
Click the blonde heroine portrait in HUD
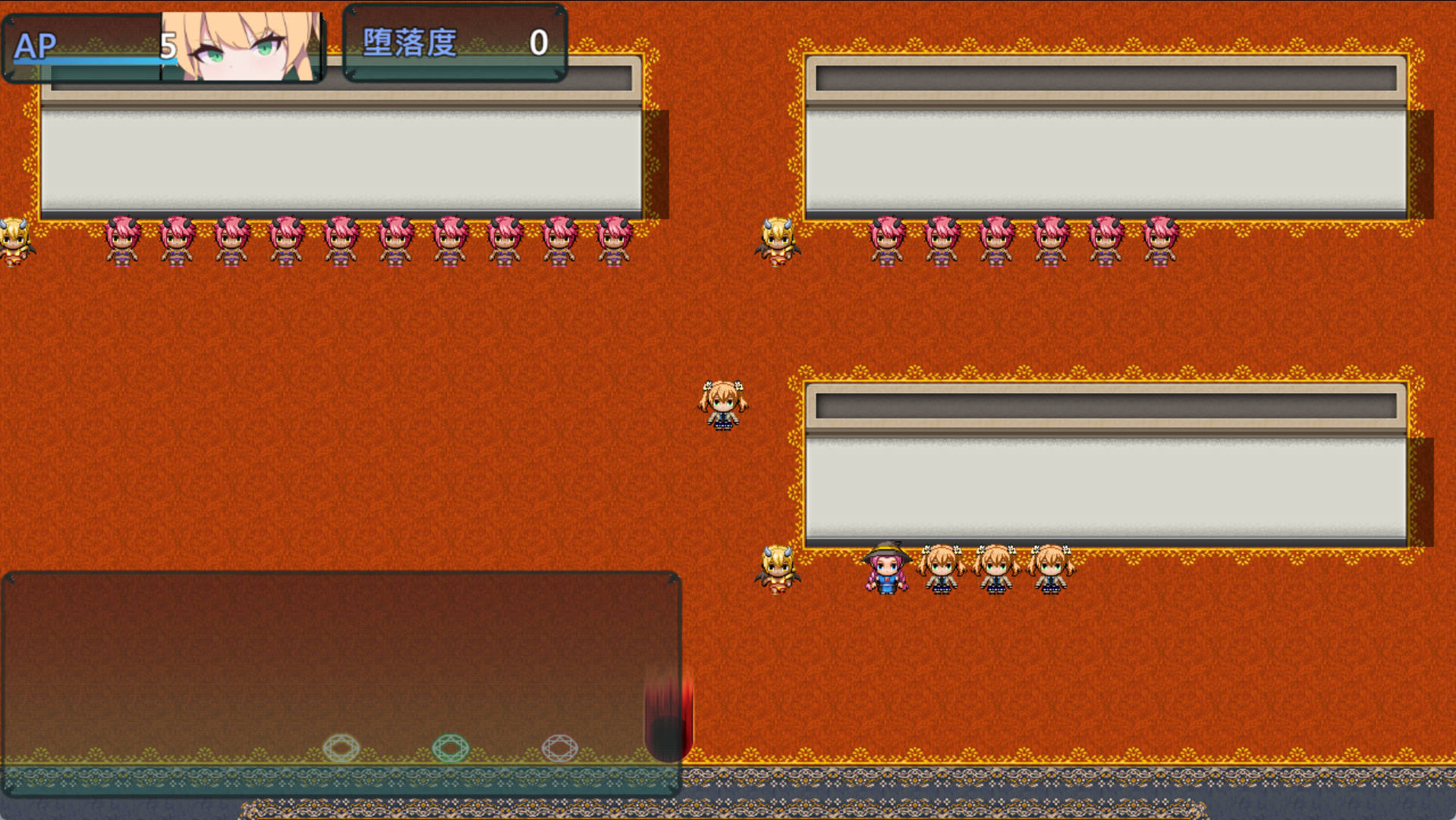[243, 46]
